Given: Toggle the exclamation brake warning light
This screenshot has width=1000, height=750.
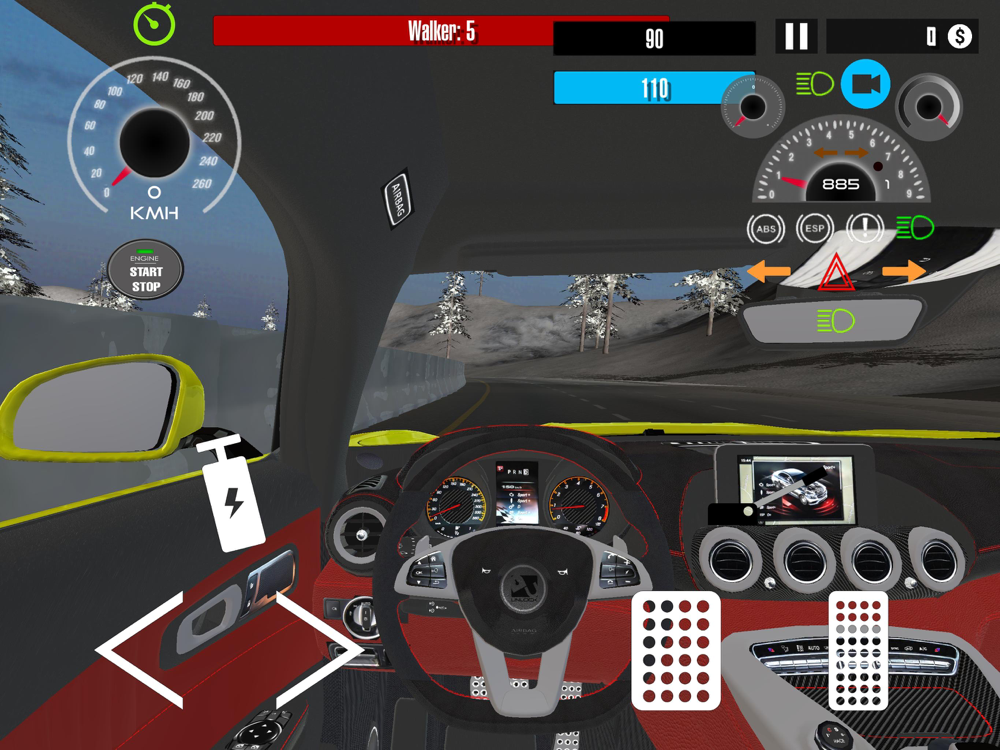Looking at the screenshot, I should 865,229.
